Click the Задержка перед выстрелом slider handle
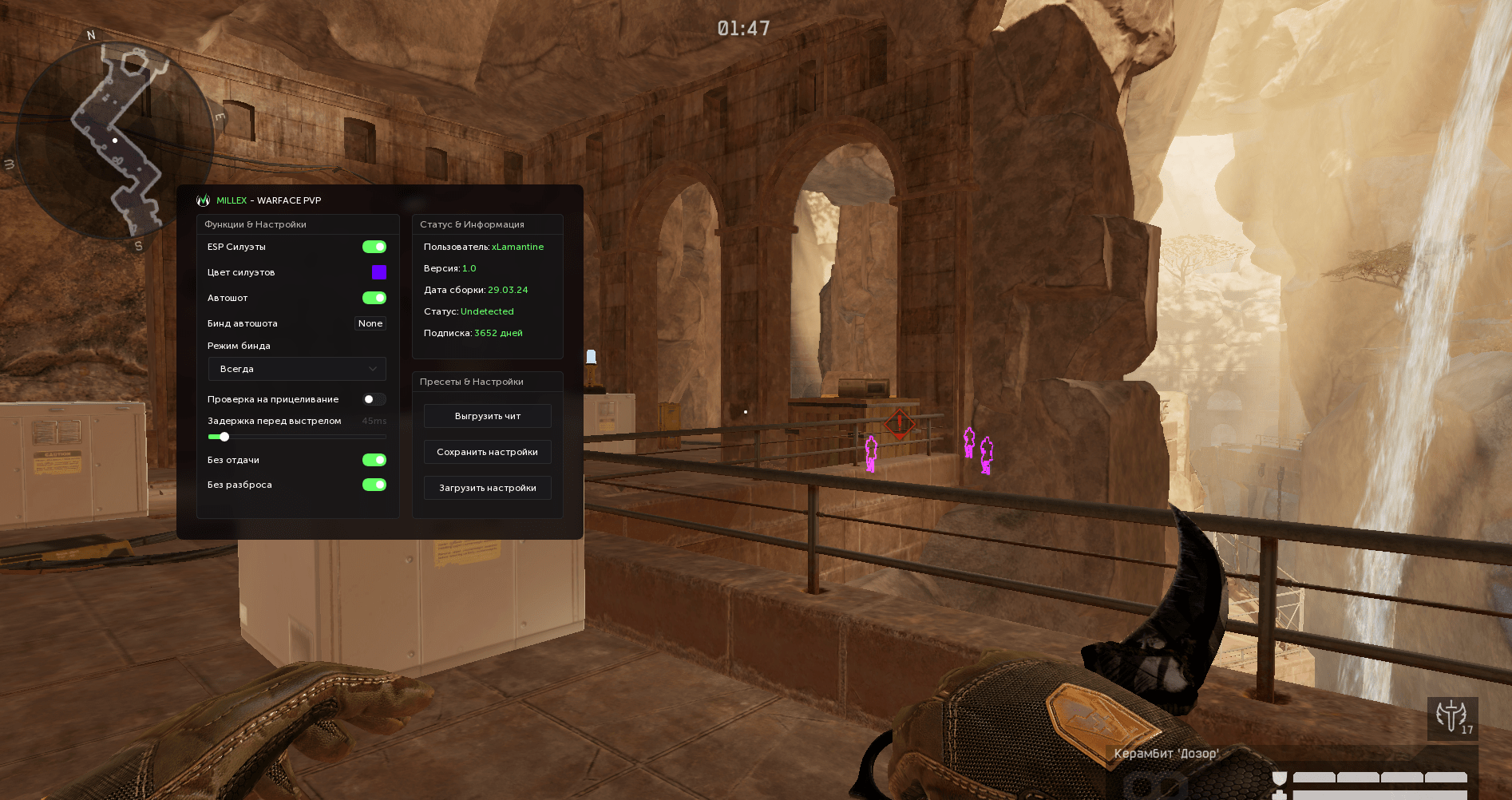Screen dimensions: 1512x800 pyautogui.click(x=224, y=437)
